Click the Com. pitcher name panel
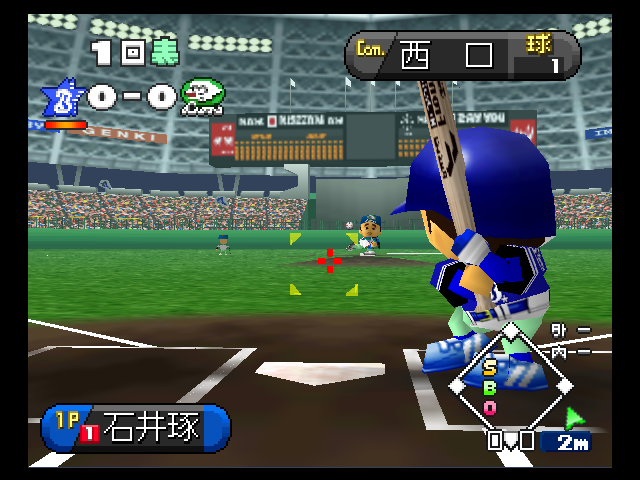The width and height of the screenshot is (640, 480). coord(462,55)
